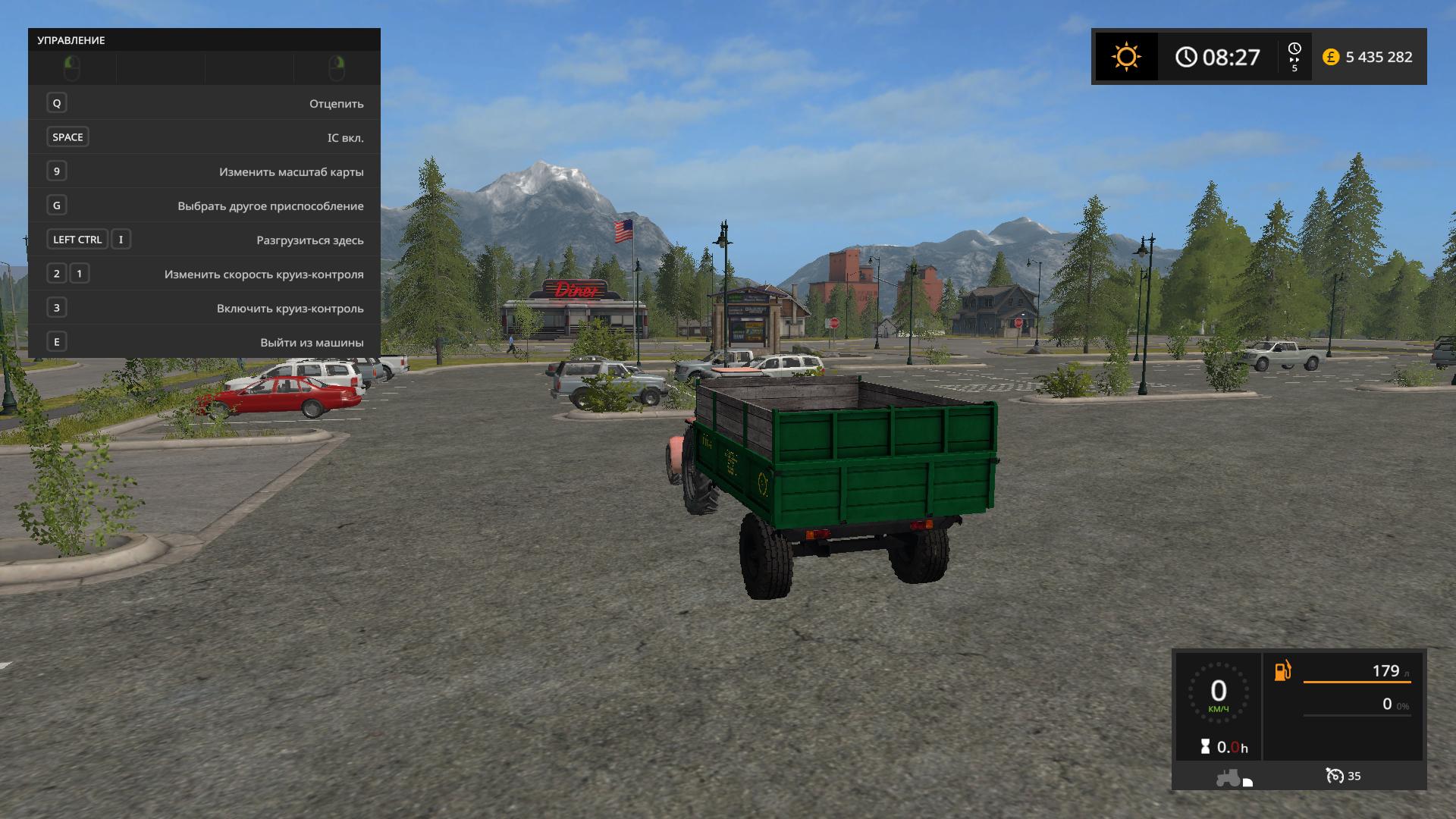Click the fuel pump icon
1456x819 pixels.
click(x=1282, y=671)
